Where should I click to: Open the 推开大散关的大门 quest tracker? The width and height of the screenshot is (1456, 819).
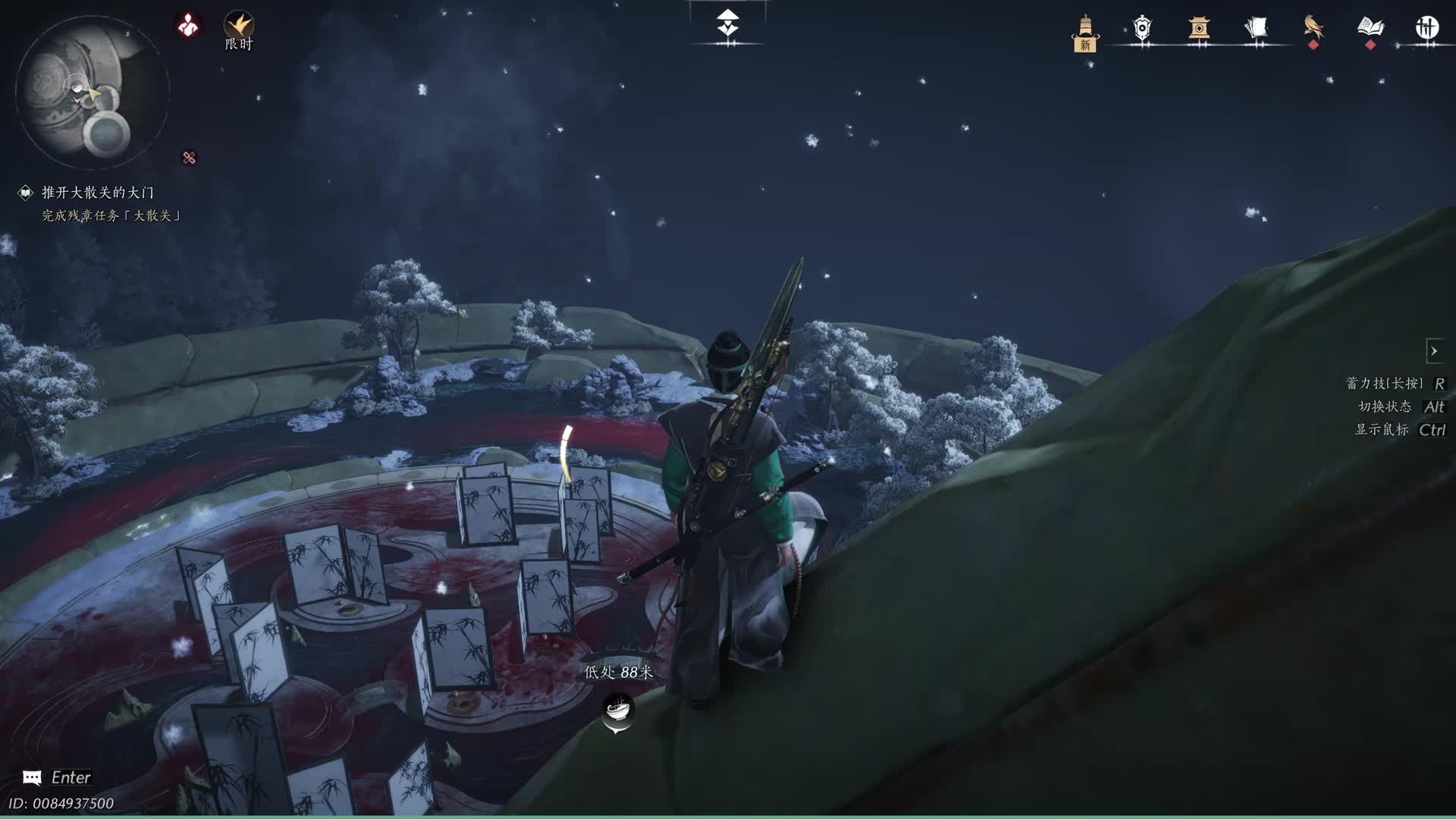97,193
